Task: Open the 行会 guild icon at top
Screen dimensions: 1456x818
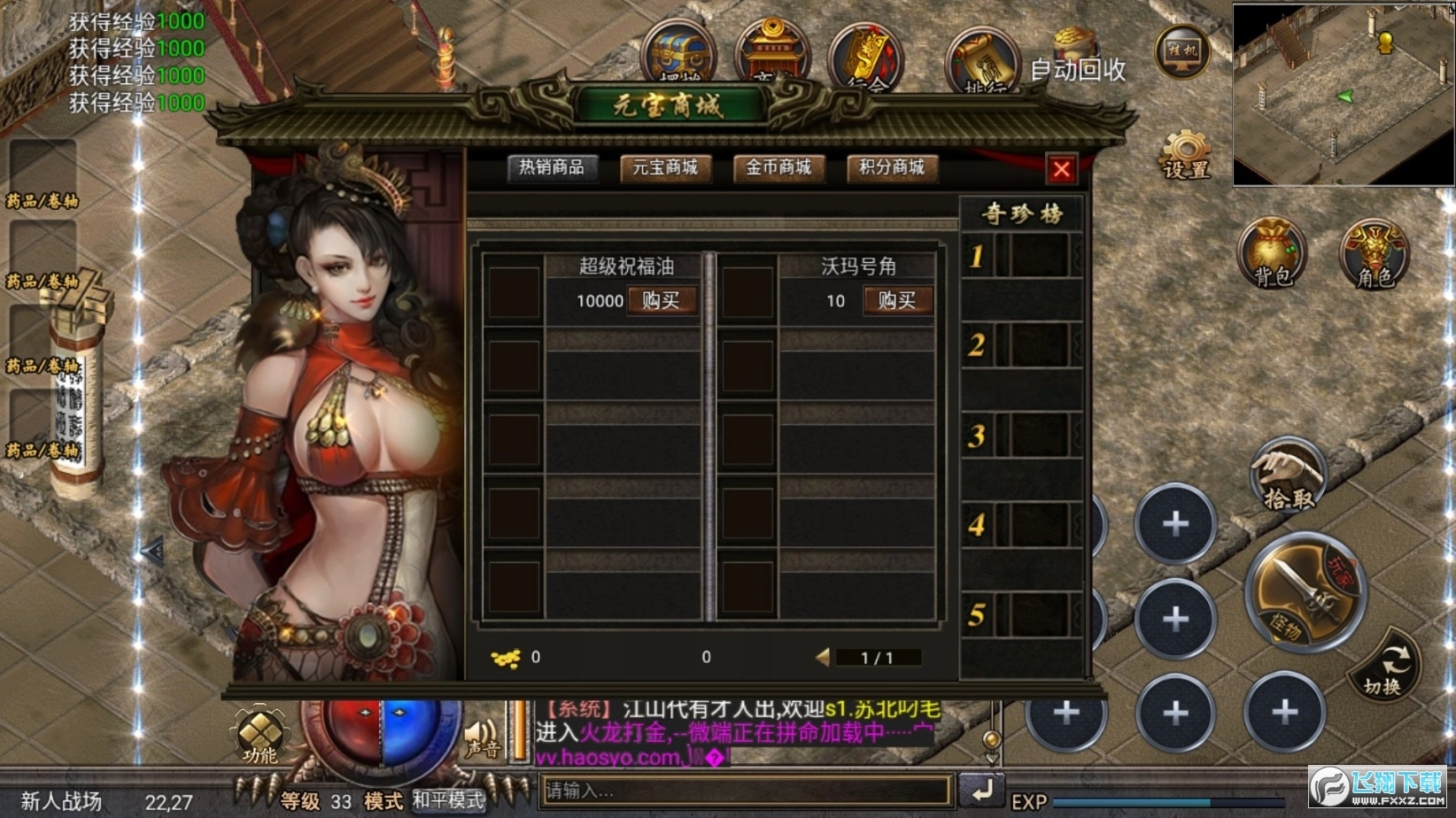Action: click(x=864, y=58)
